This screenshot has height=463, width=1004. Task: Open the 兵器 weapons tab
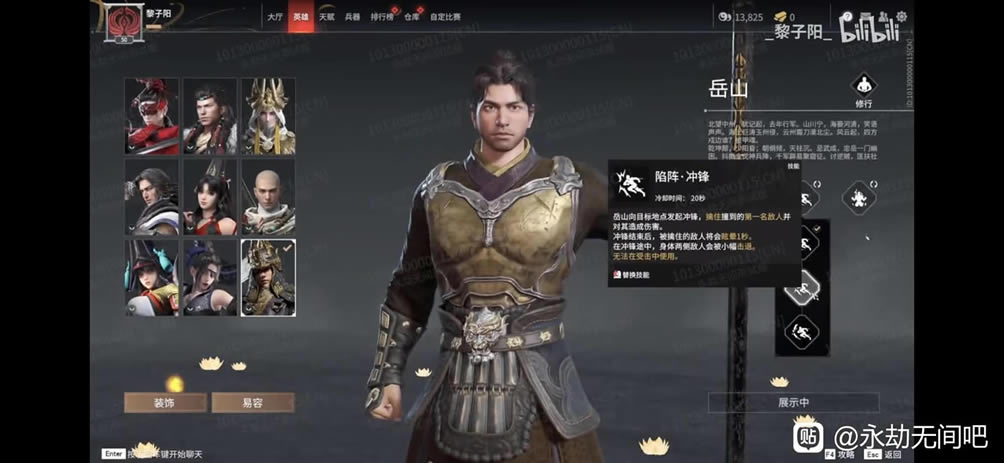[353, 17]
